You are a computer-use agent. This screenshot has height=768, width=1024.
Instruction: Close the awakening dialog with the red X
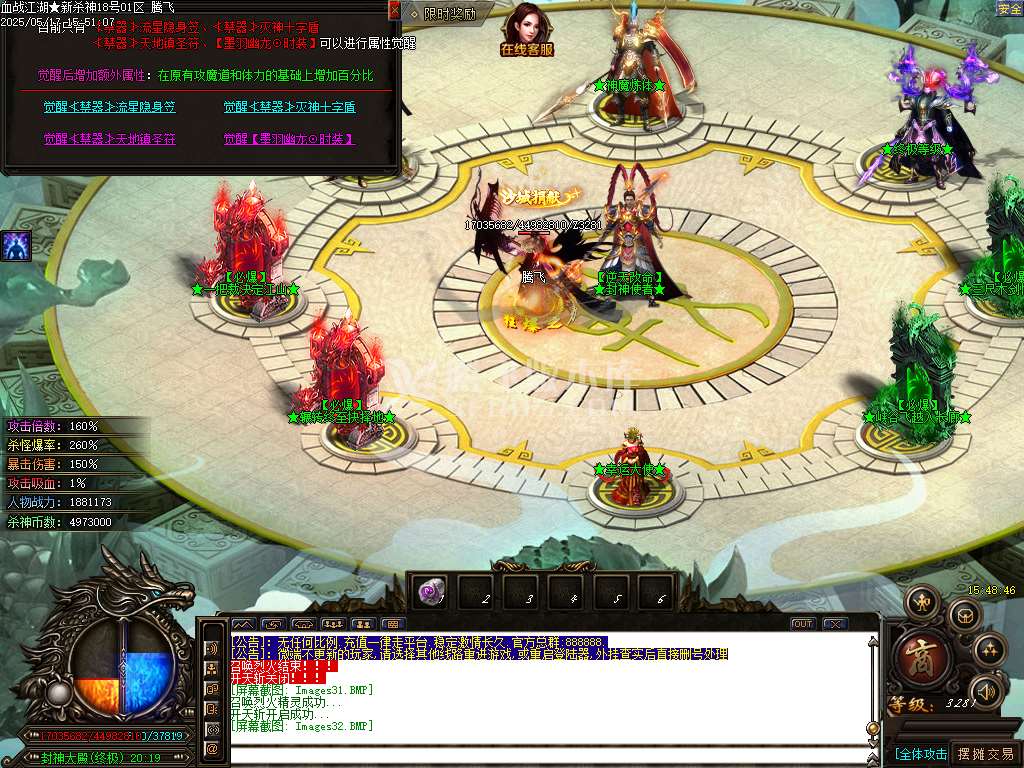(394, 11)
